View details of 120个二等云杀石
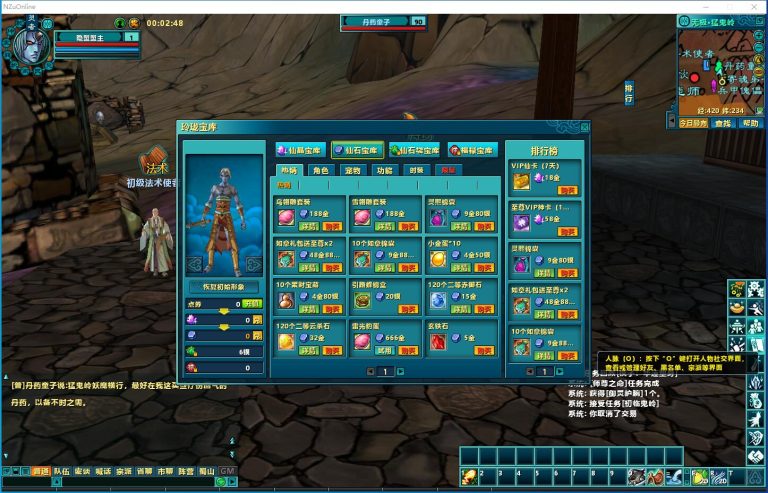This screenshot has width=768, height=493. pyautogui.click(x=307, y=351)
